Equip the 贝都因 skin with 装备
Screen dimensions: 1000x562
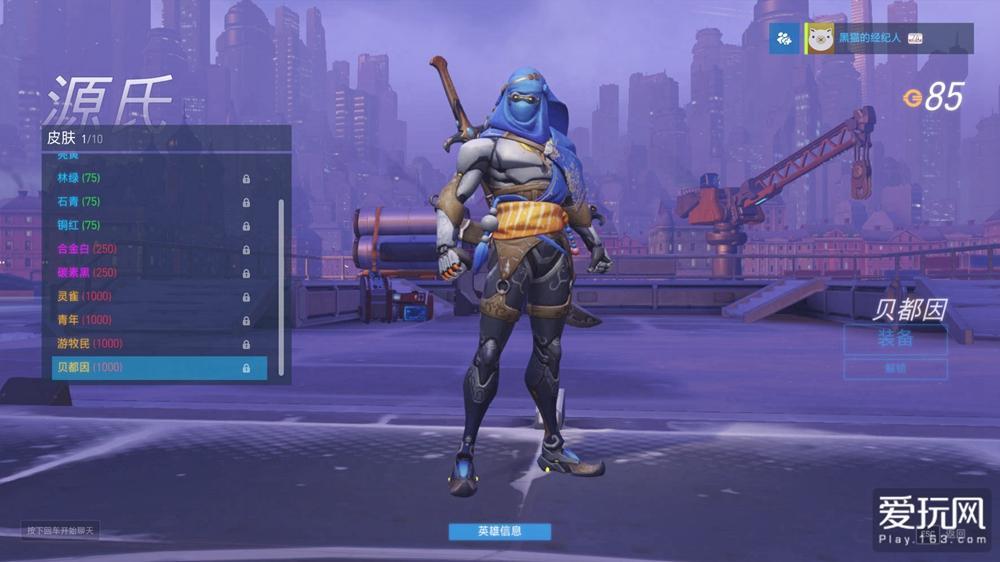click(x=895, y=339)
